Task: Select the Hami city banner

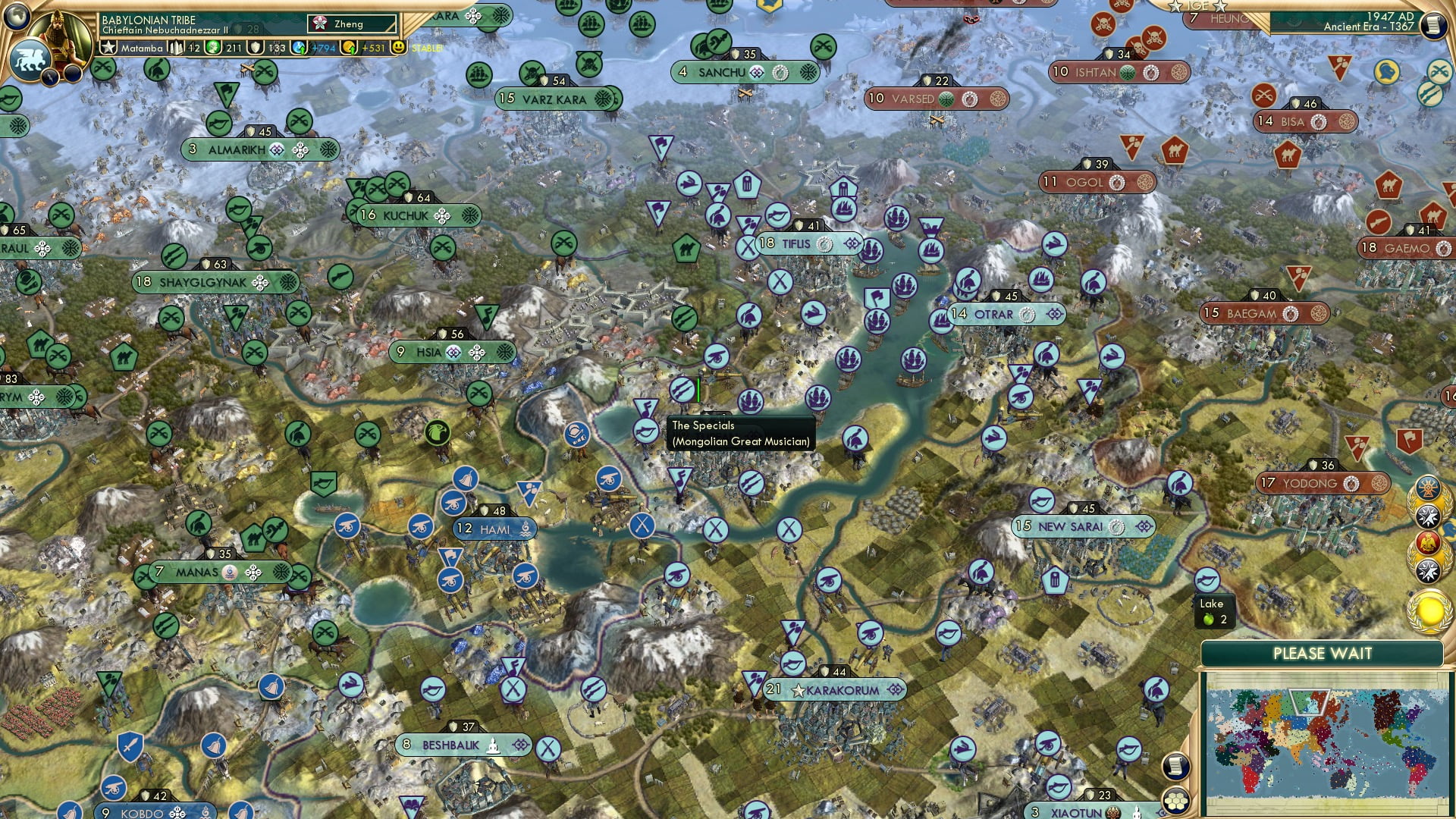Action: [494, 529]
